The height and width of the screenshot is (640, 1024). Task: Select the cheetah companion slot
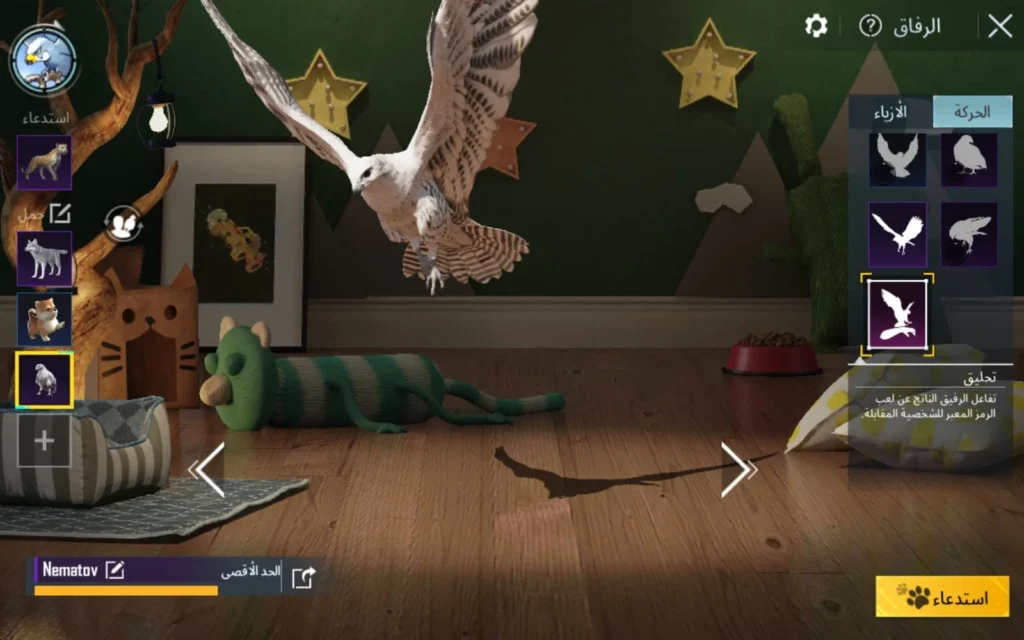44,163
